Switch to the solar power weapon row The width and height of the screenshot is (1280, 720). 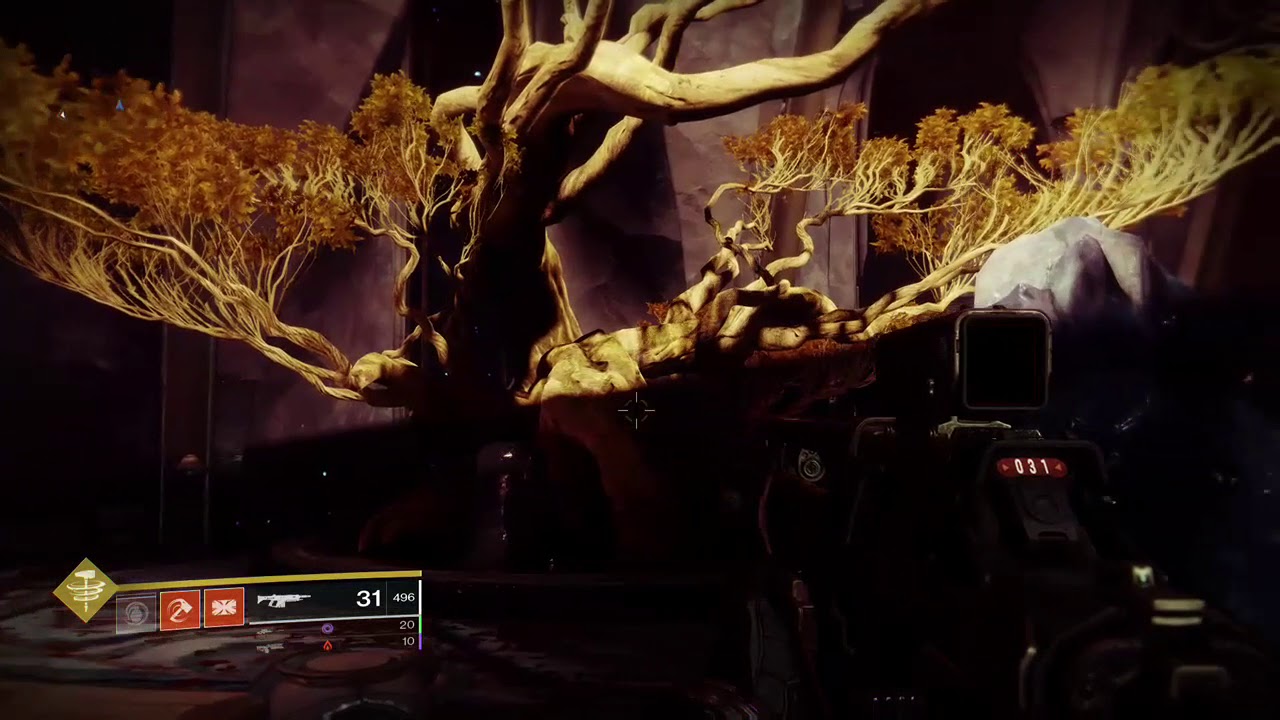click(327, 645)
